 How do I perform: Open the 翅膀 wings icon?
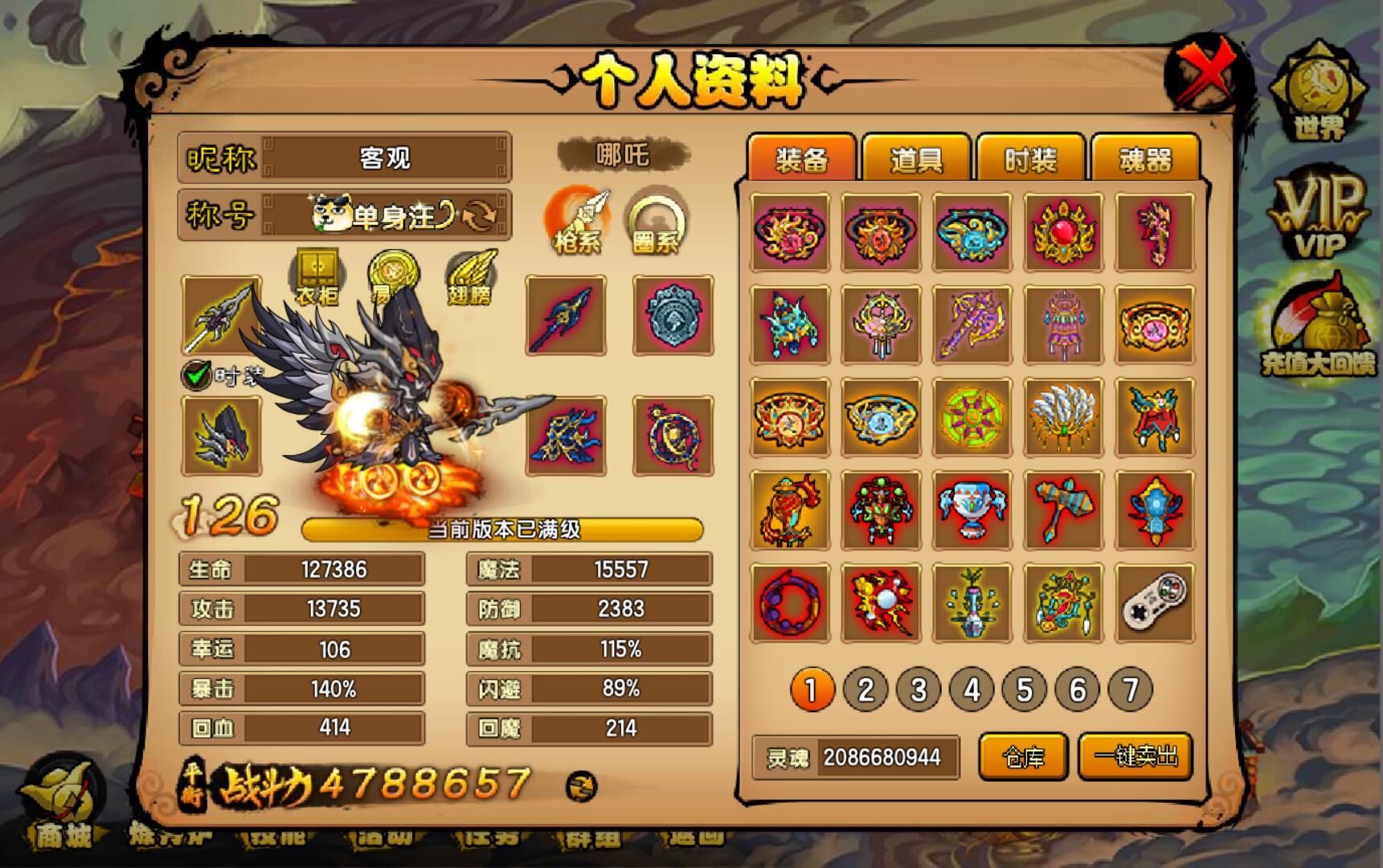pyautogui.click(x=469, y=277)
